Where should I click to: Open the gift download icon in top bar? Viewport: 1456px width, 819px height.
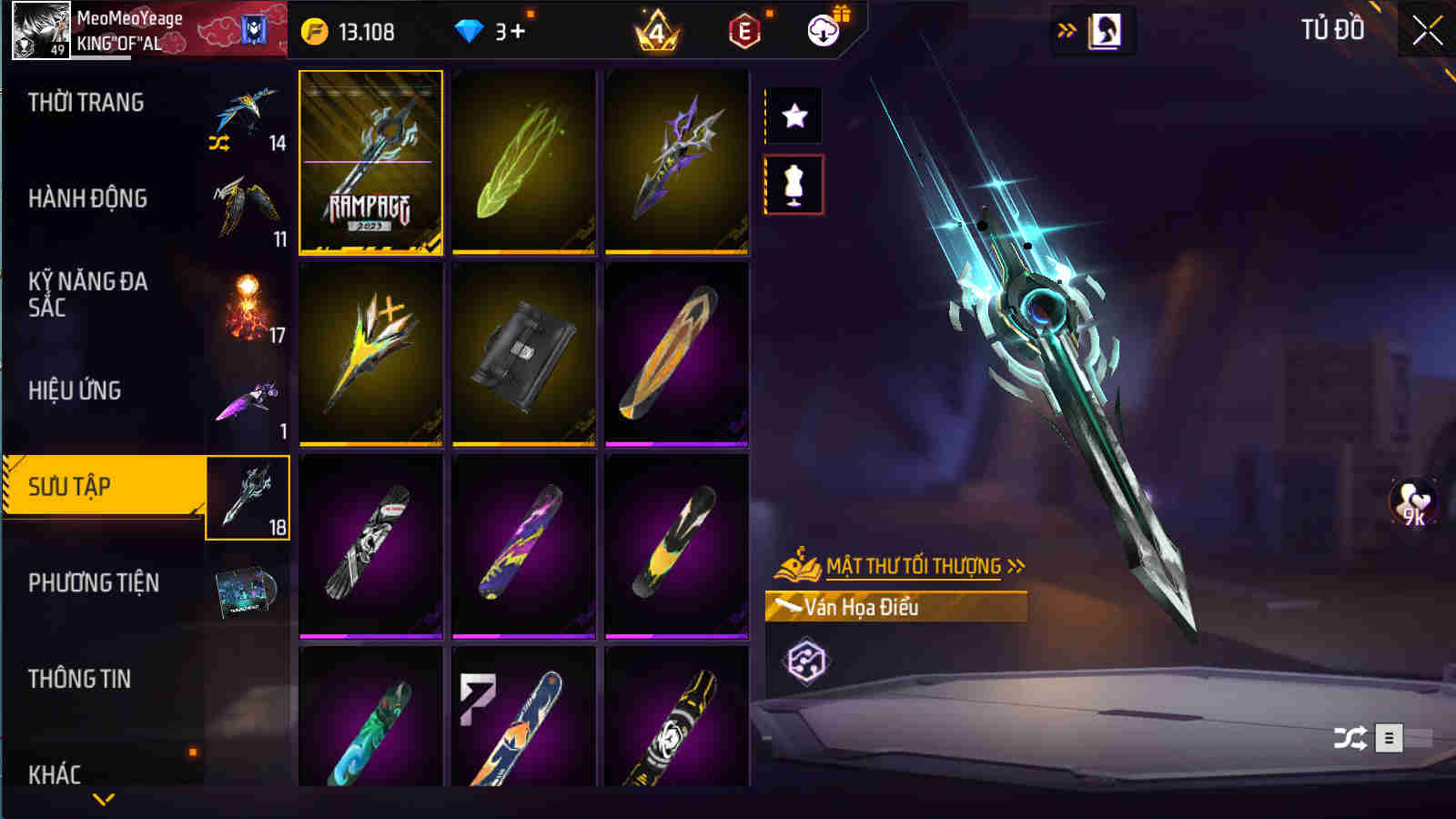tap(824, 29)
